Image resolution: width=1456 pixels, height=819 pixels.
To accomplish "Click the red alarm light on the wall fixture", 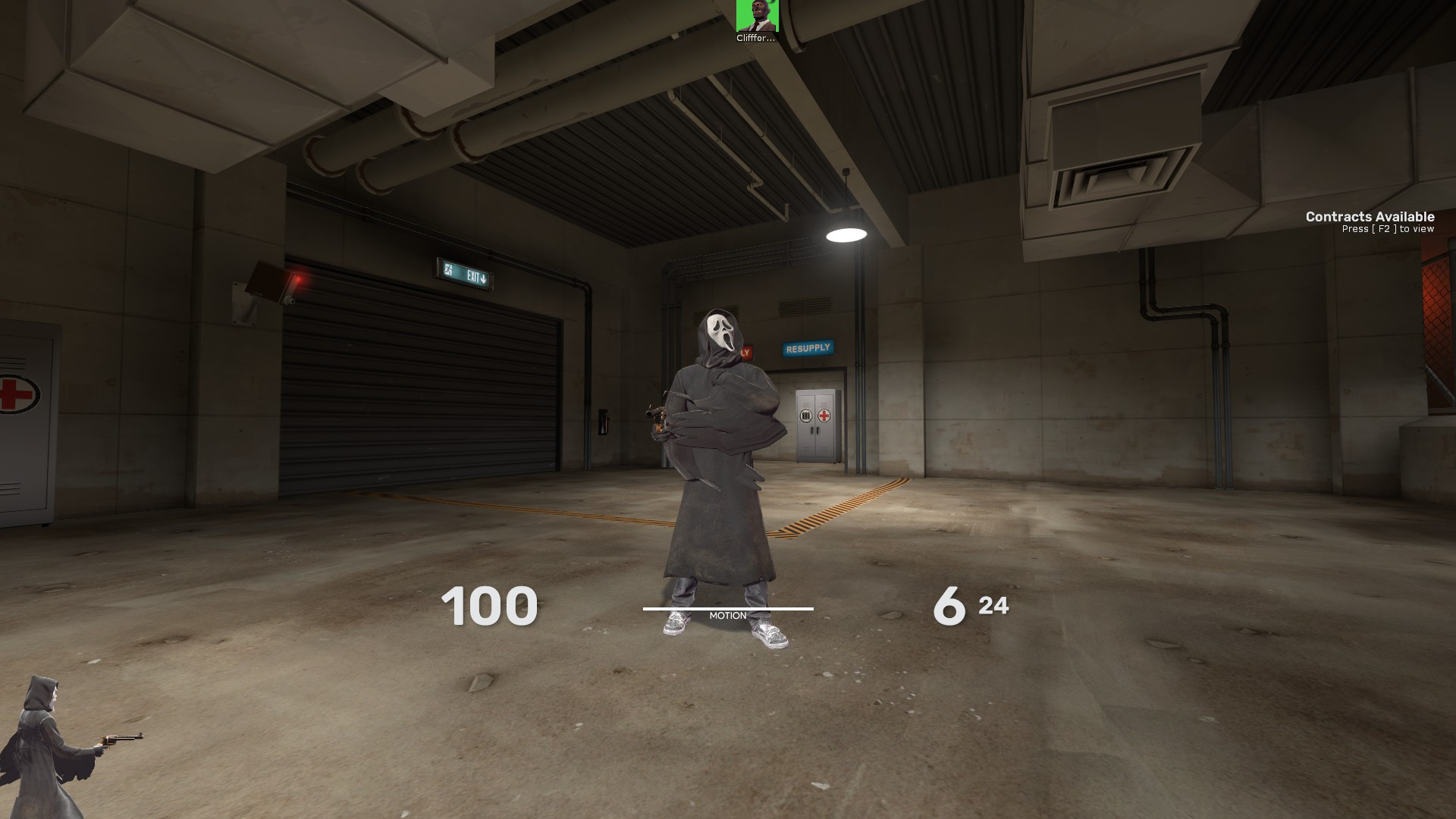I will click(300, 278).
